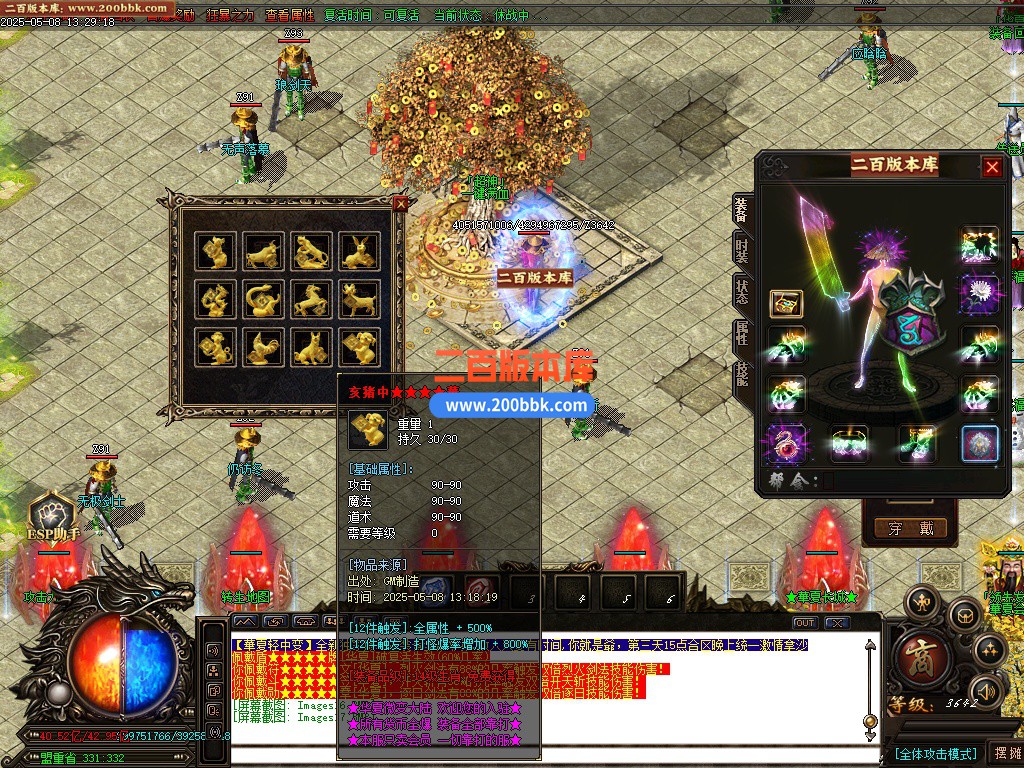The image size is (1024, 768).
Task: Open the 状态 status tab
Action: coord(742,294)
